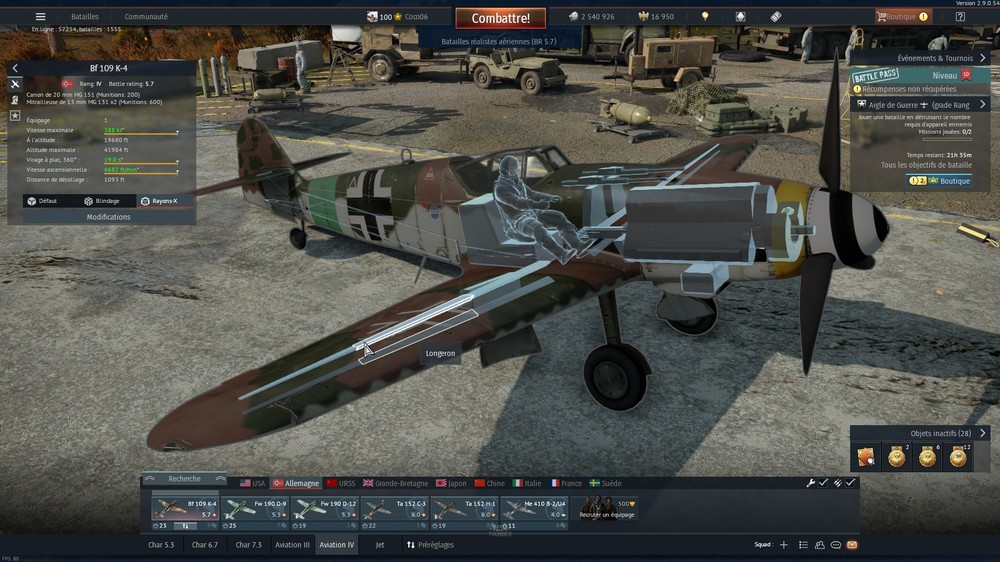Start a battle with the Combattre! button
The image size is (1000, 562).
tap(500, 18)
